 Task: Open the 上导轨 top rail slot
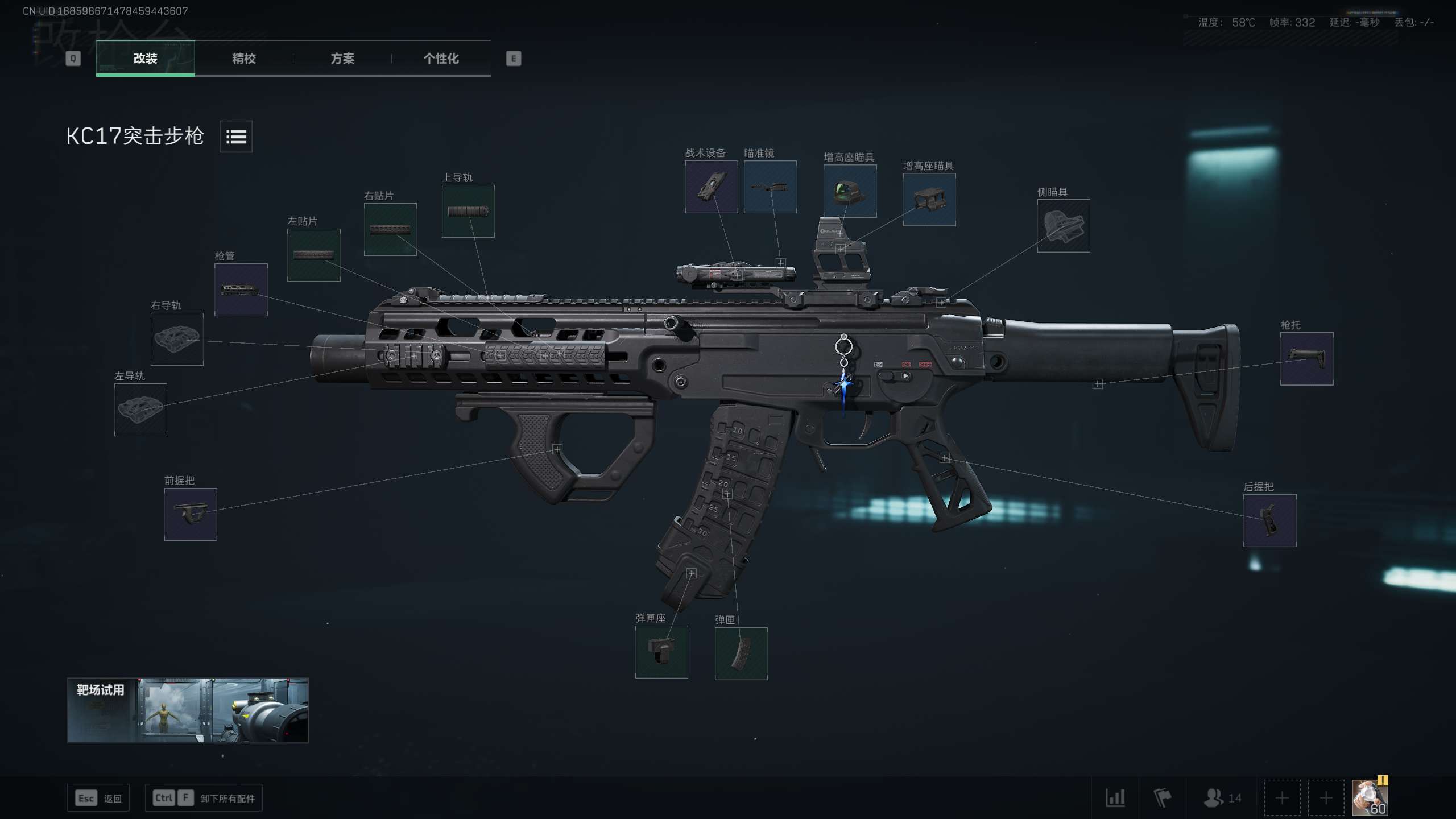(468, 211)
